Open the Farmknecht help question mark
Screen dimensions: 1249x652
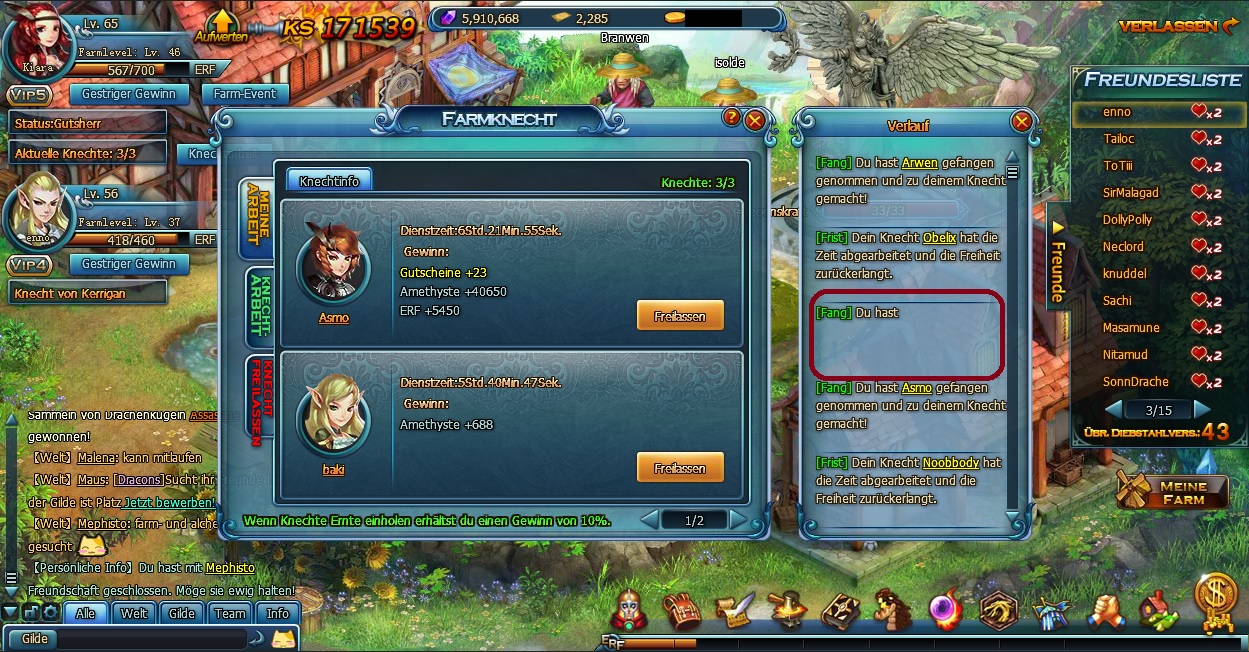point(732,118)
